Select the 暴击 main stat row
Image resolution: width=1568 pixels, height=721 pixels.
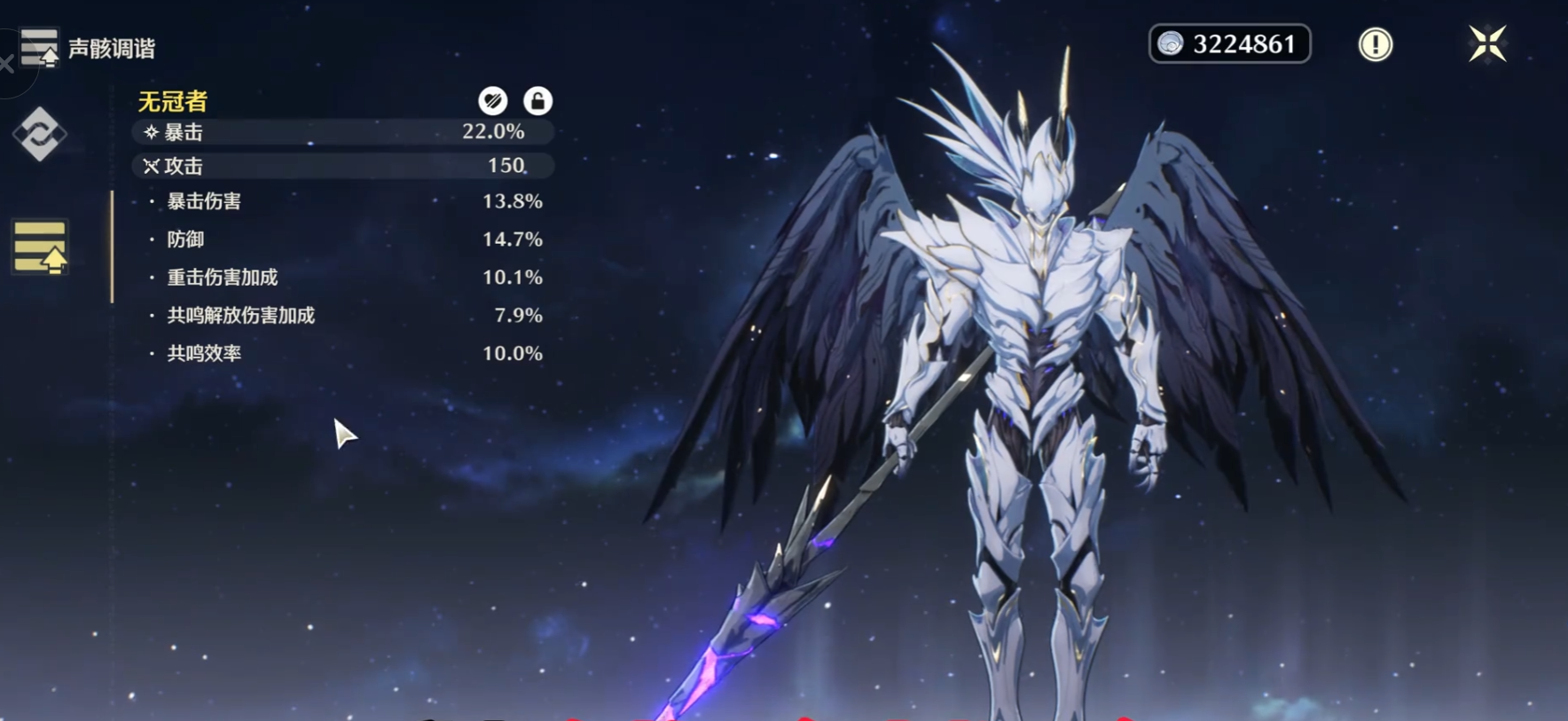click(x=342, y=132)
